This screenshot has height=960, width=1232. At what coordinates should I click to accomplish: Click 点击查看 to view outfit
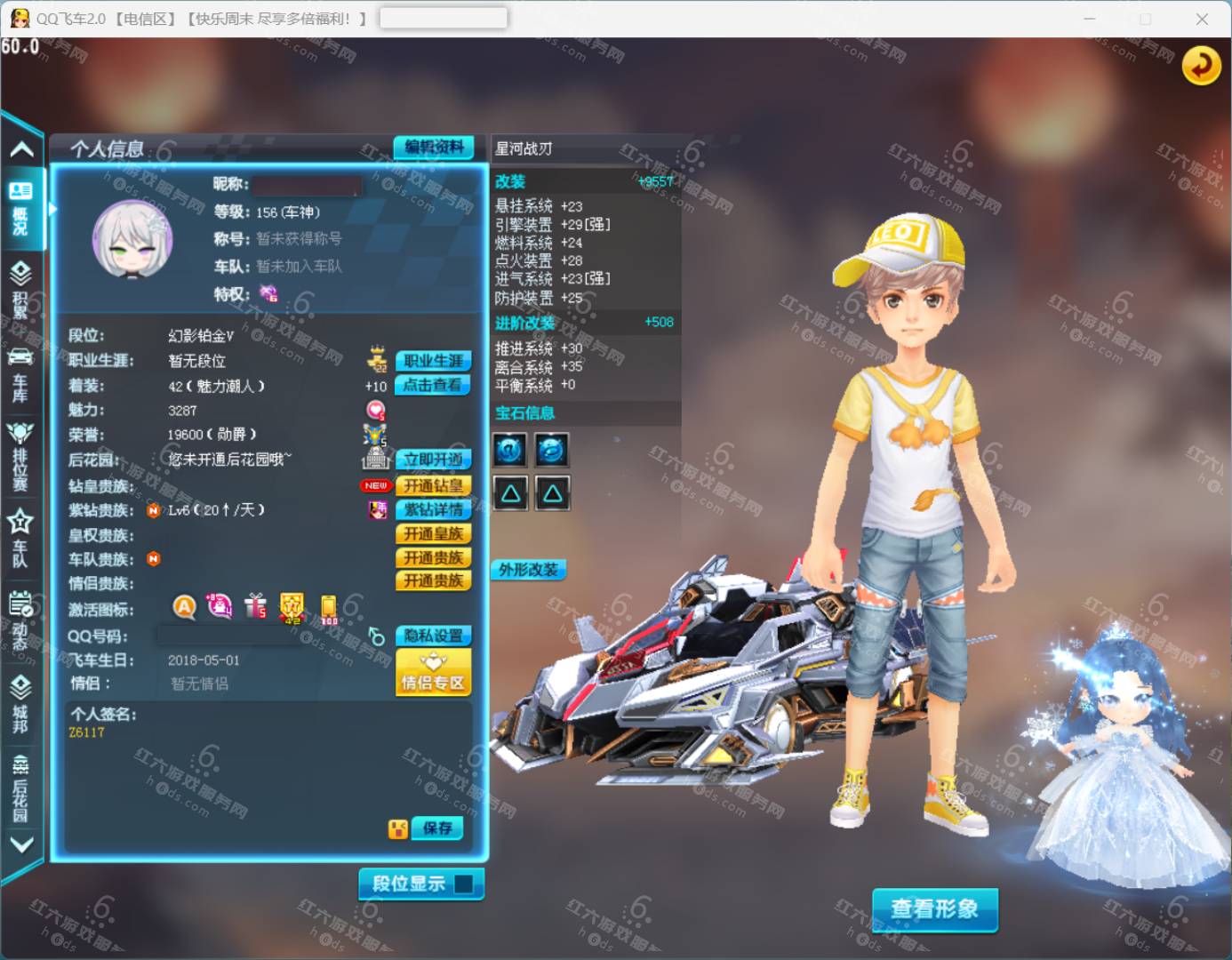(433, 385)
